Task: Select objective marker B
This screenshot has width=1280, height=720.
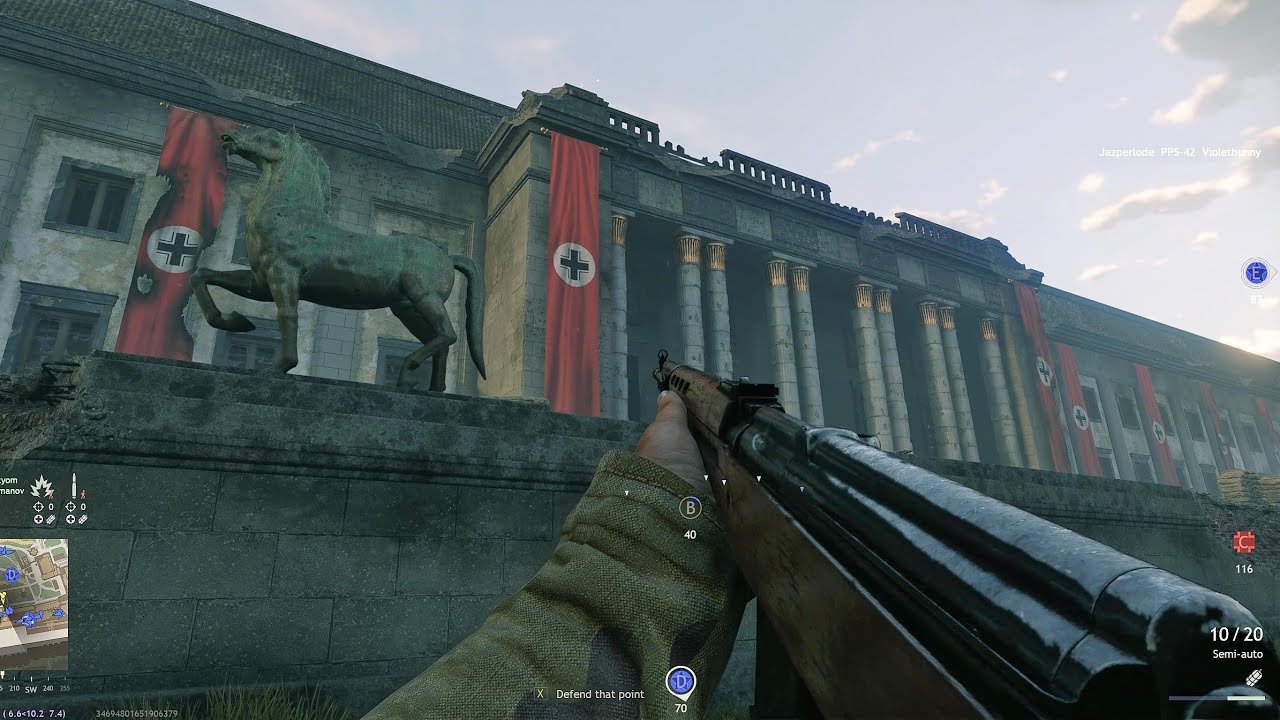Action: coord(690,508)
